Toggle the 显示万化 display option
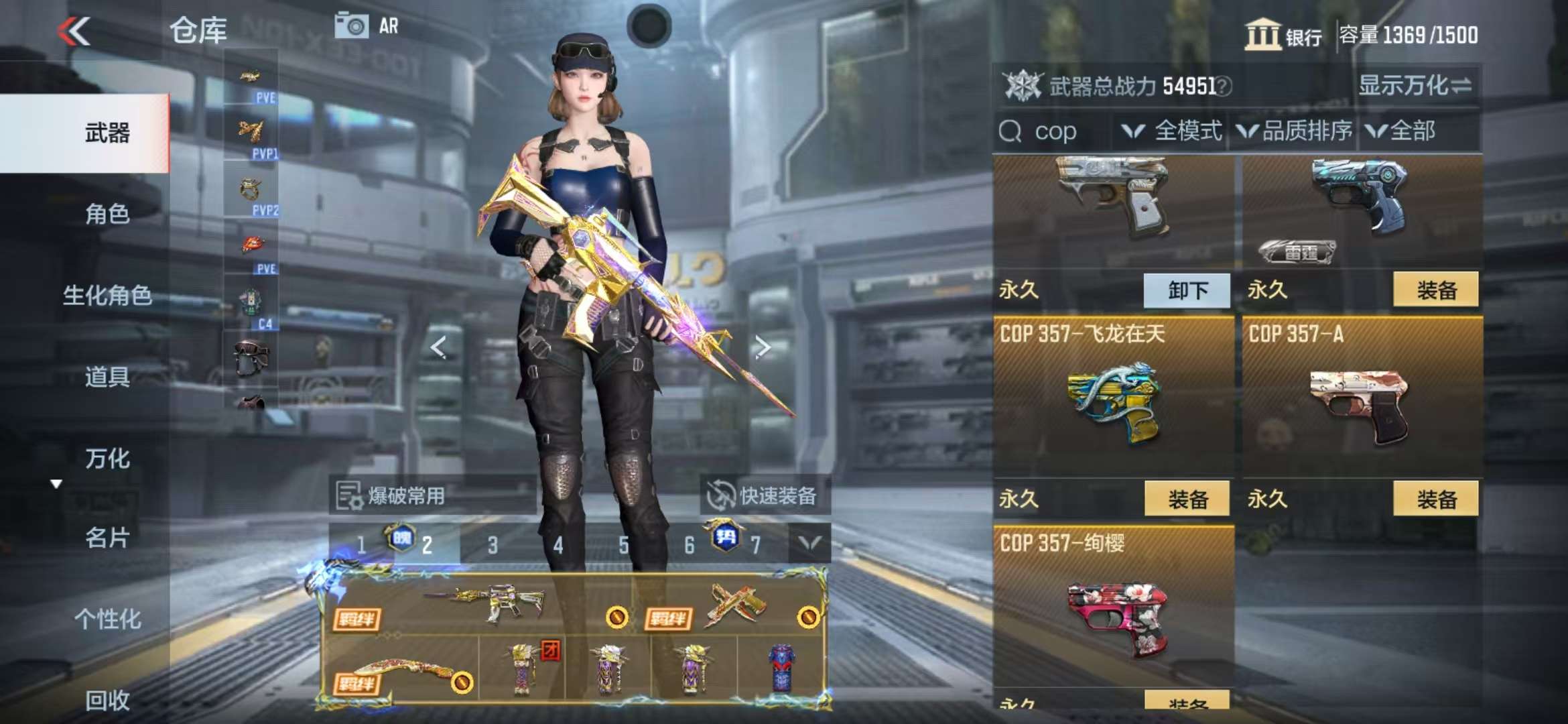Image resolution: width=1568 pixels, height=724 pixels. [1414, 86]
